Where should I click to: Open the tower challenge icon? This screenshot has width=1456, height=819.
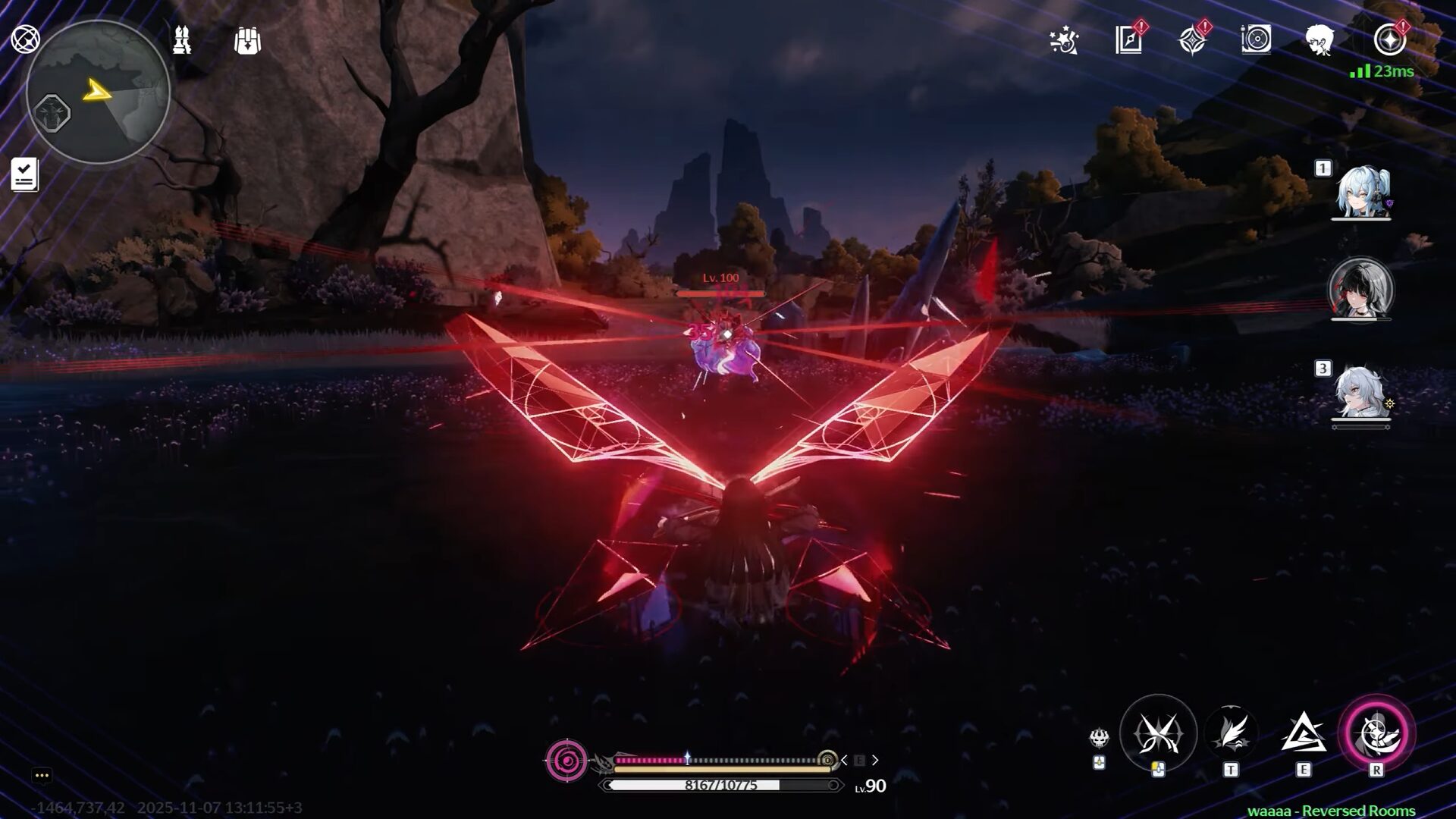tap(182, 40)
